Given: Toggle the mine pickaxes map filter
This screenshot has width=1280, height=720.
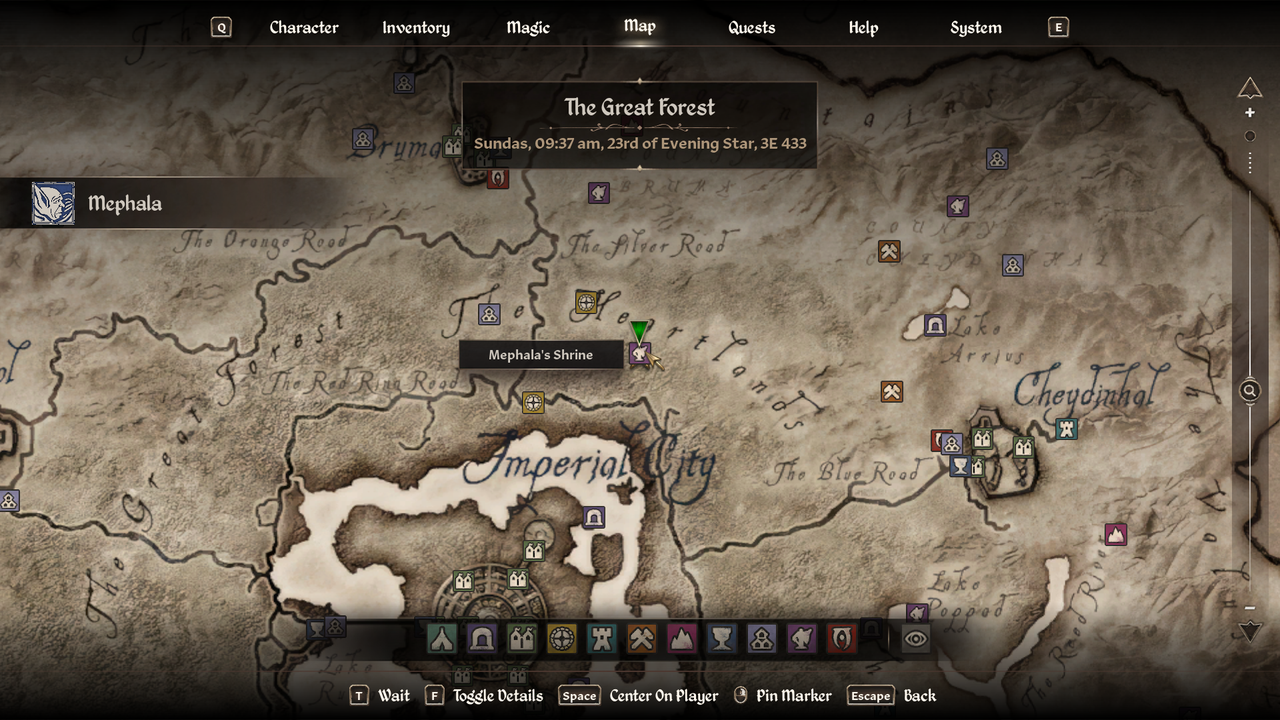Looking at the screenshot, I should pos(641,638).
